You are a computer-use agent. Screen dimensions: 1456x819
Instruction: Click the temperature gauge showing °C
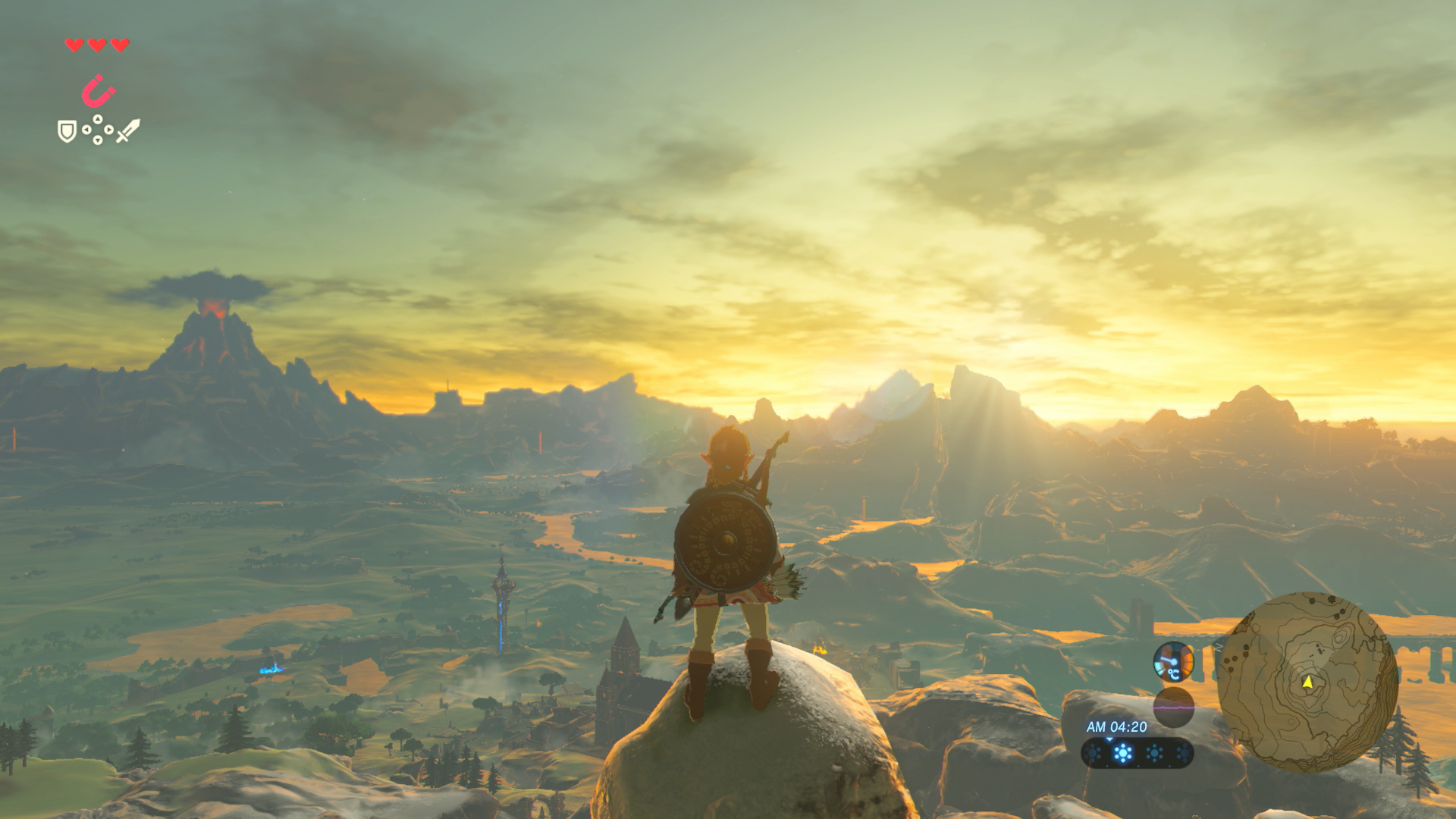click(1174, 661)
